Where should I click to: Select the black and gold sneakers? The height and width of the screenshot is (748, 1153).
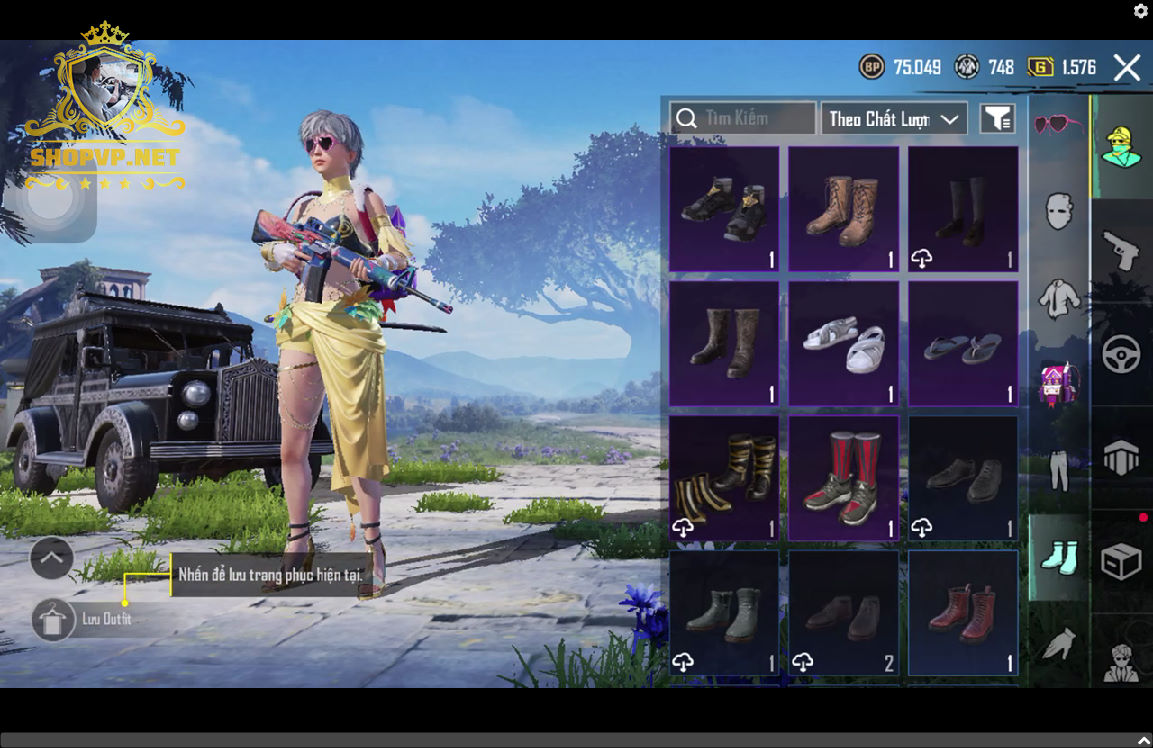(724, 209)
